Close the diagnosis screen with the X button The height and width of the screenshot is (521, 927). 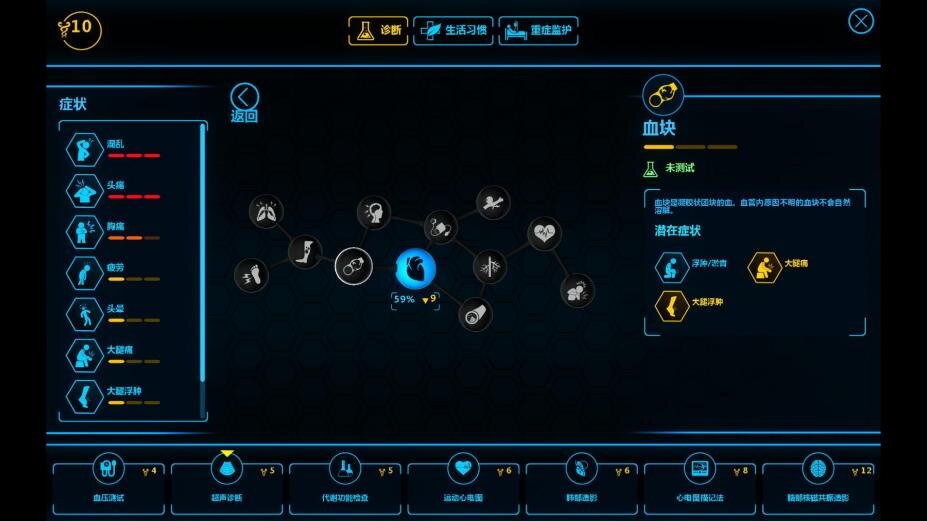tap(860, 21)
